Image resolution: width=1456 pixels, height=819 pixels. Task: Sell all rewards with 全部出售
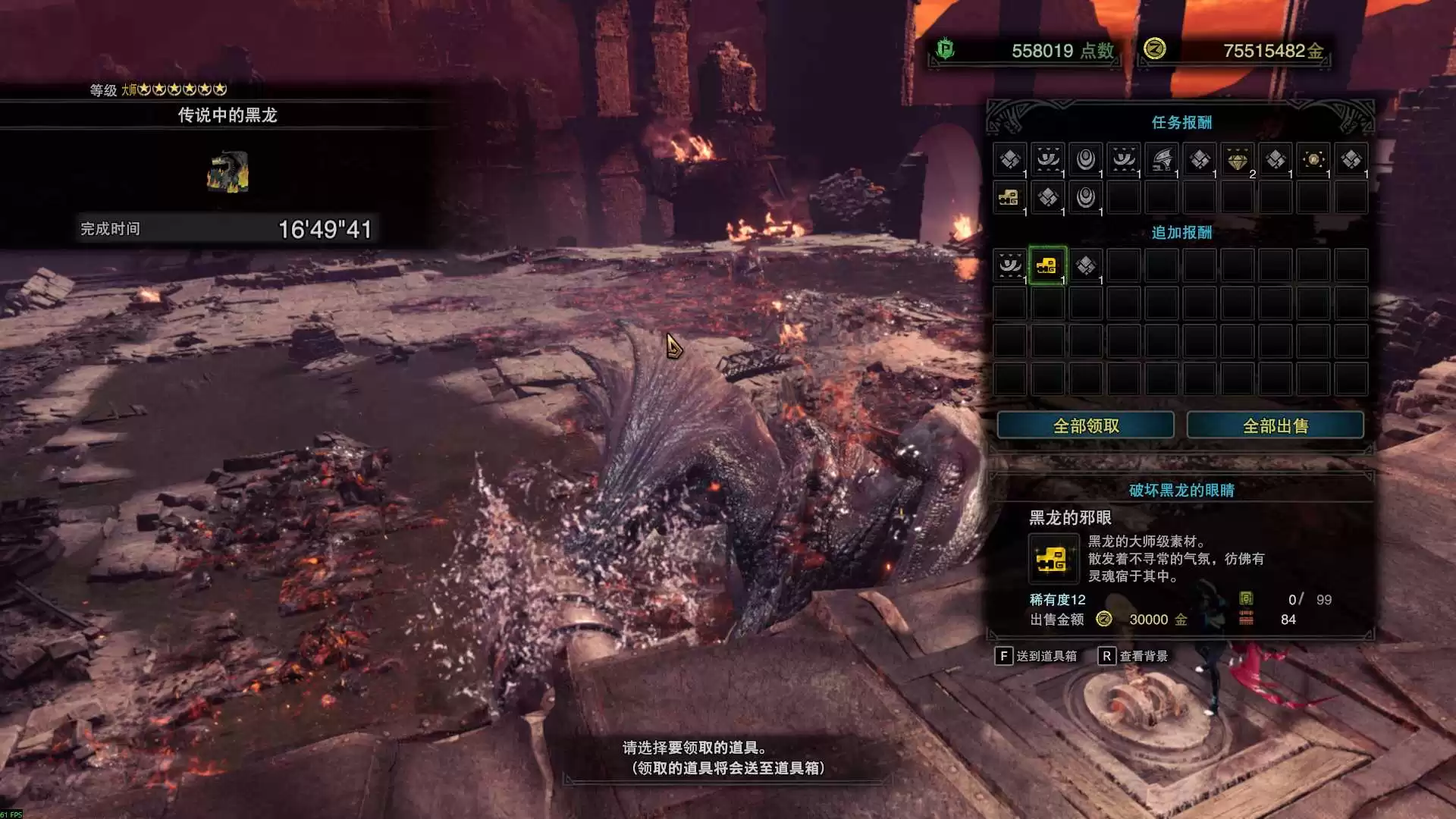coord(1275,425)
